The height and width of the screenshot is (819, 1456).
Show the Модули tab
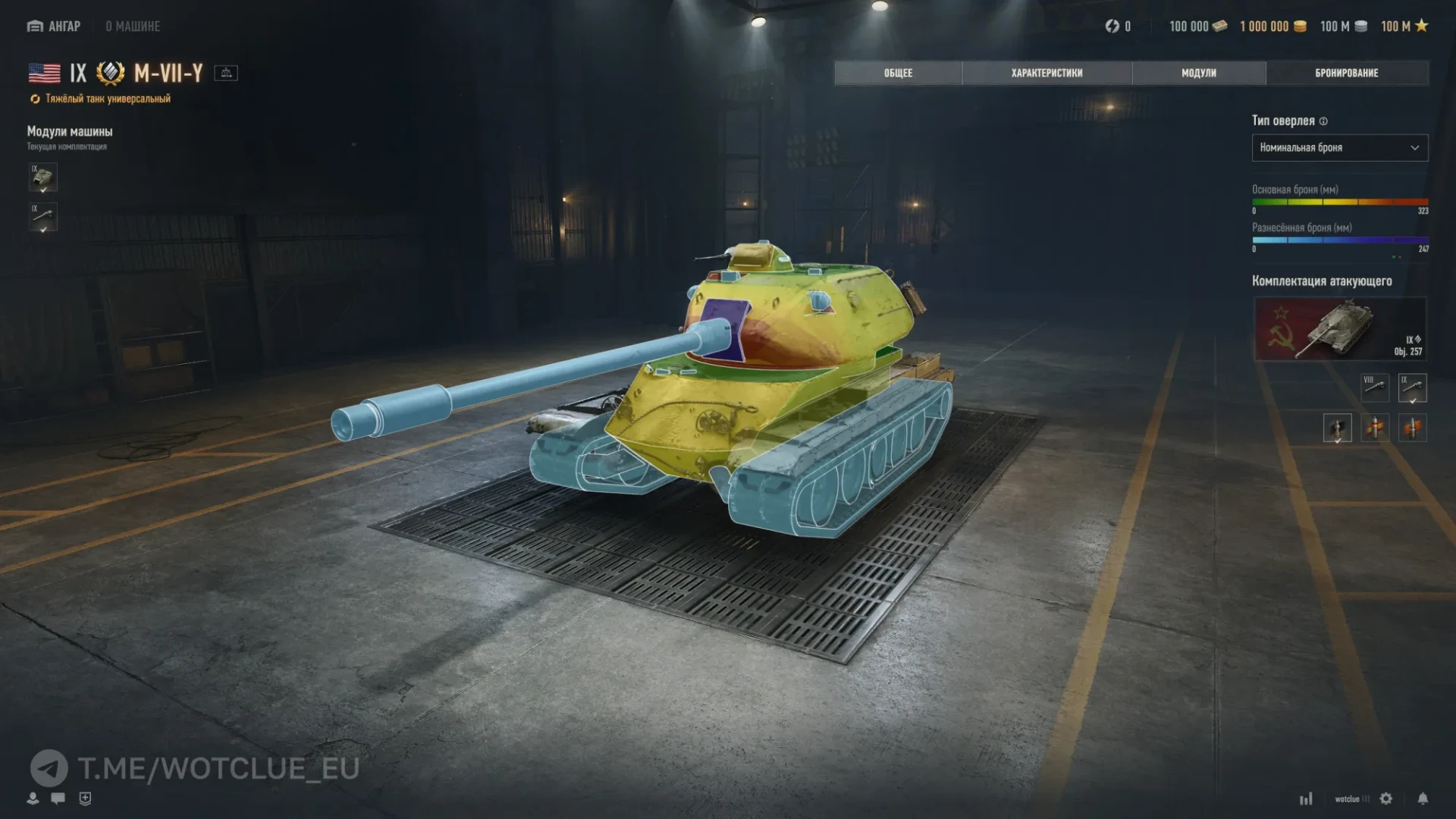point(1198,73)
